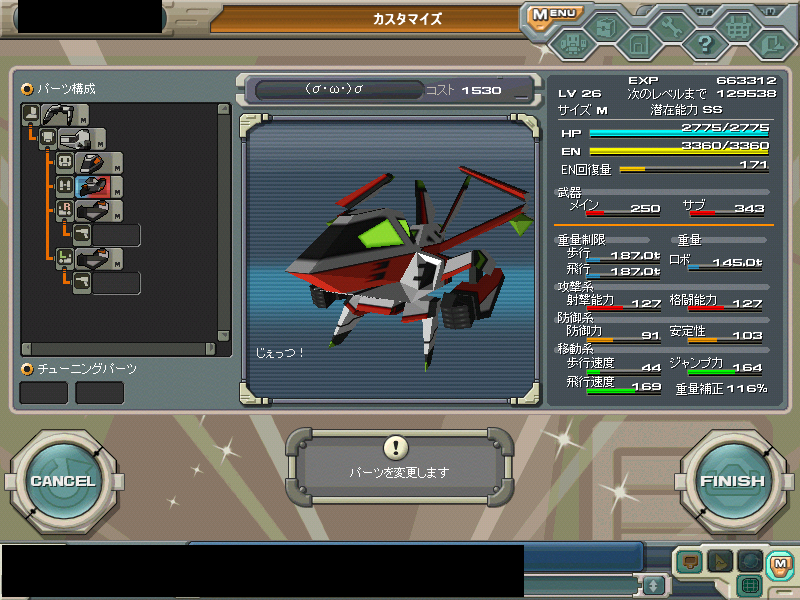Image resolution: width=800 pixels, height=600 pixels.
Task: Cancel the customization with the CANCEL button
Action: point(62,481)
